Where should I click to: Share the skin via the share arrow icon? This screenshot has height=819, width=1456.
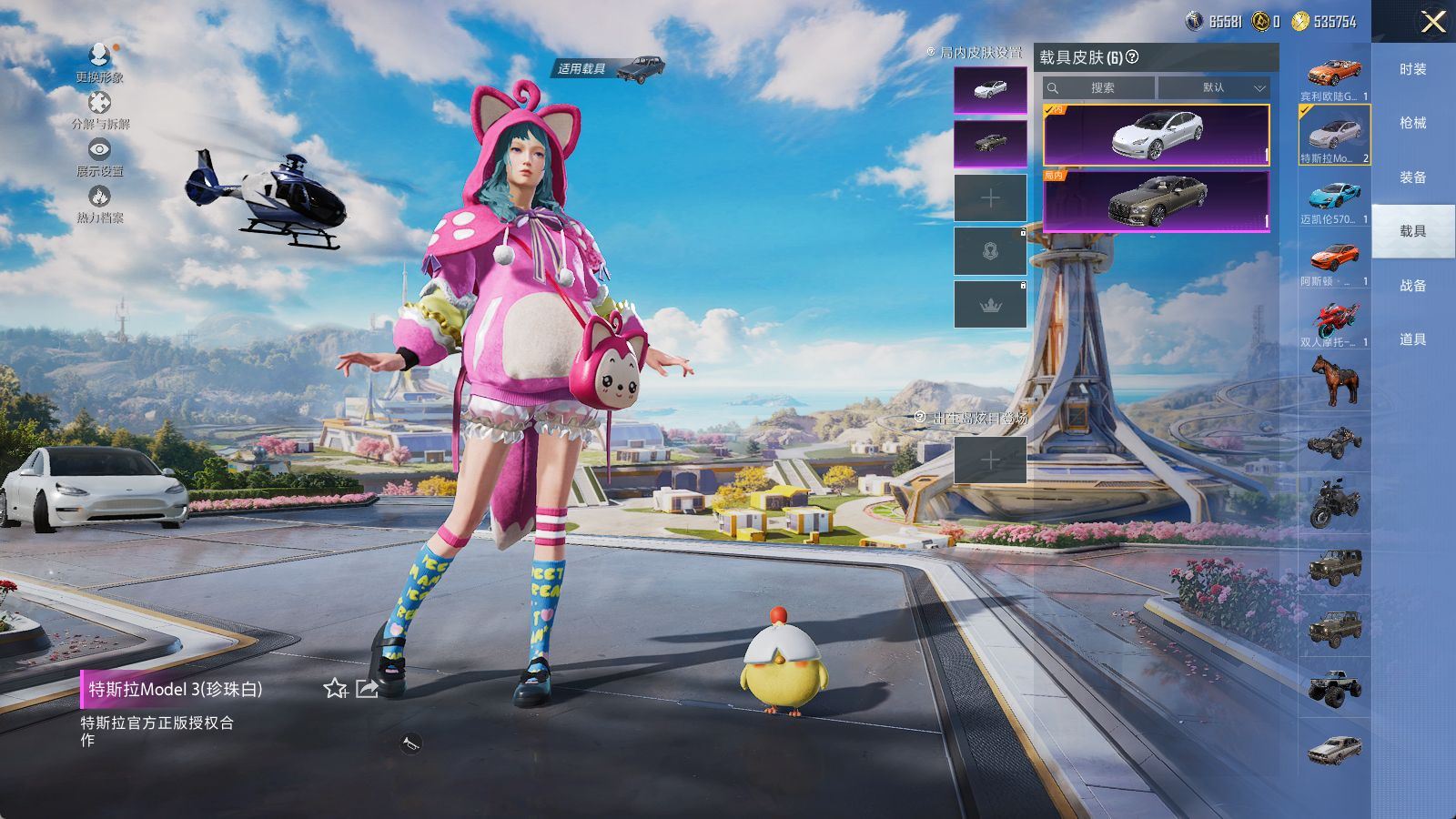pyautogui.click(x=367, y=689)
